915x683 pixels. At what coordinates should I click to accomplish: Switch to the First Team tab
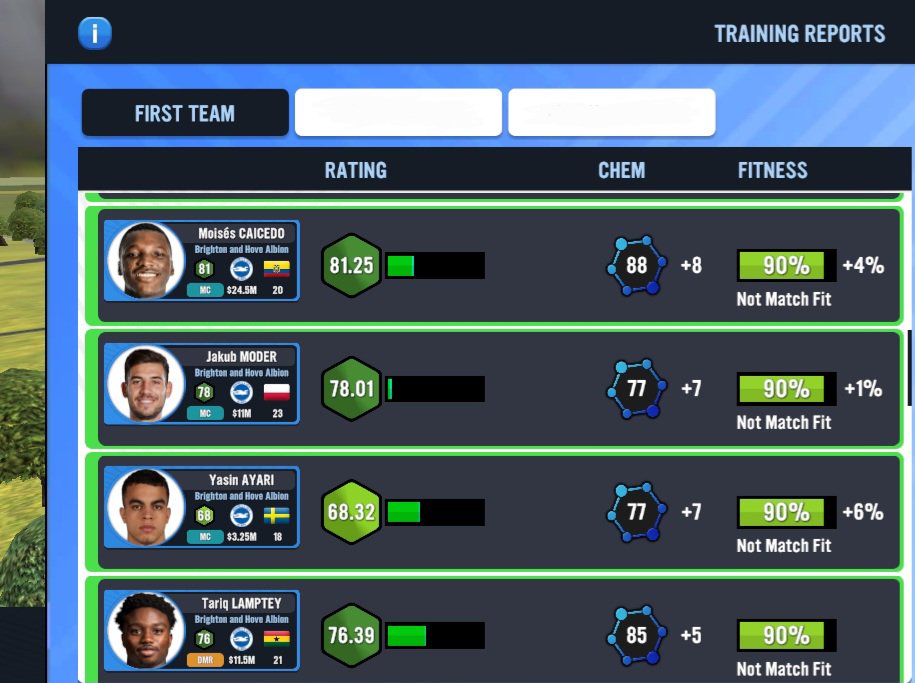click(185, 113)
